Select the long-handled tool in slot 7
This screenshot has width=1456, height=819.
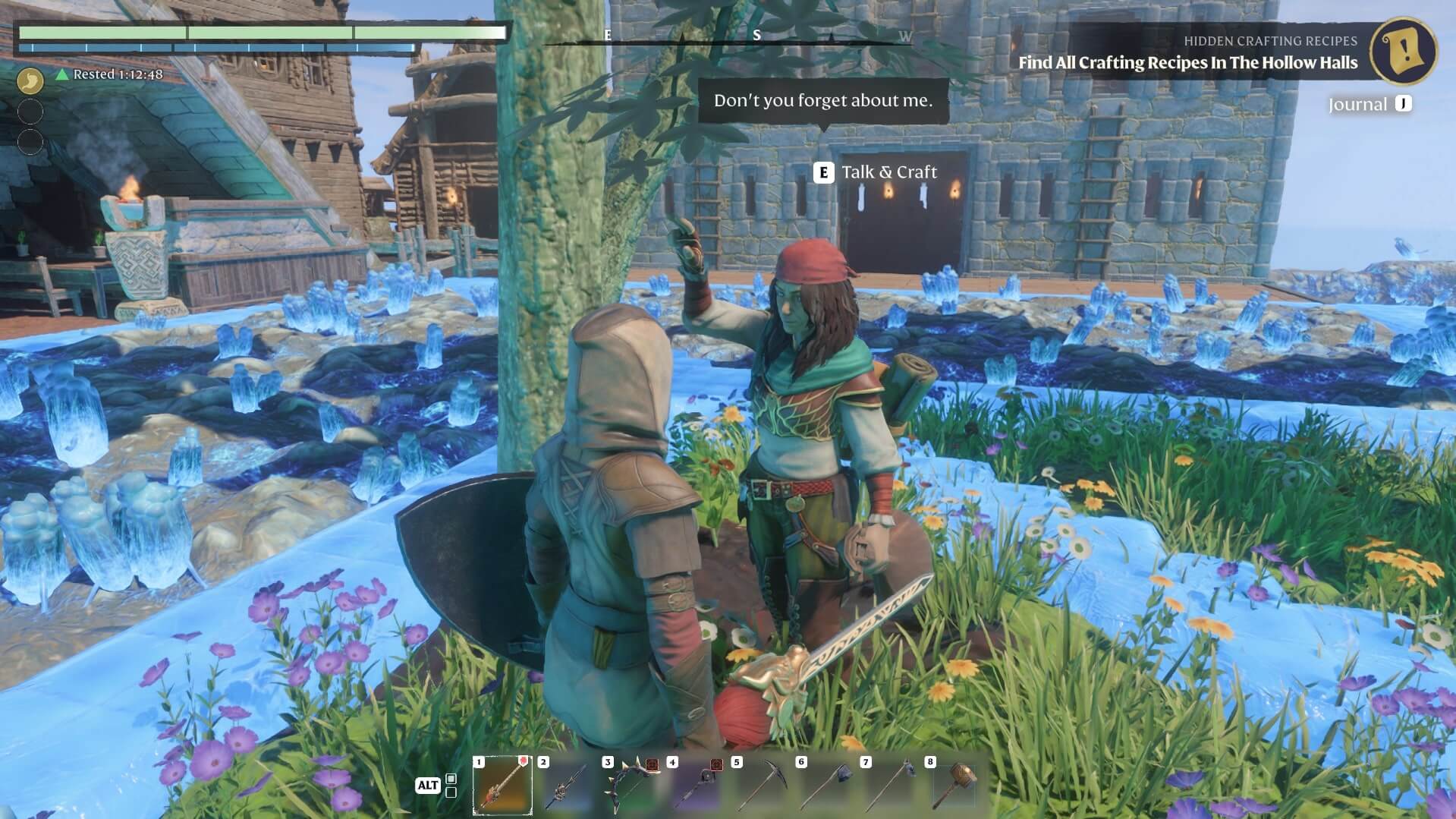[x=889, y=785]
